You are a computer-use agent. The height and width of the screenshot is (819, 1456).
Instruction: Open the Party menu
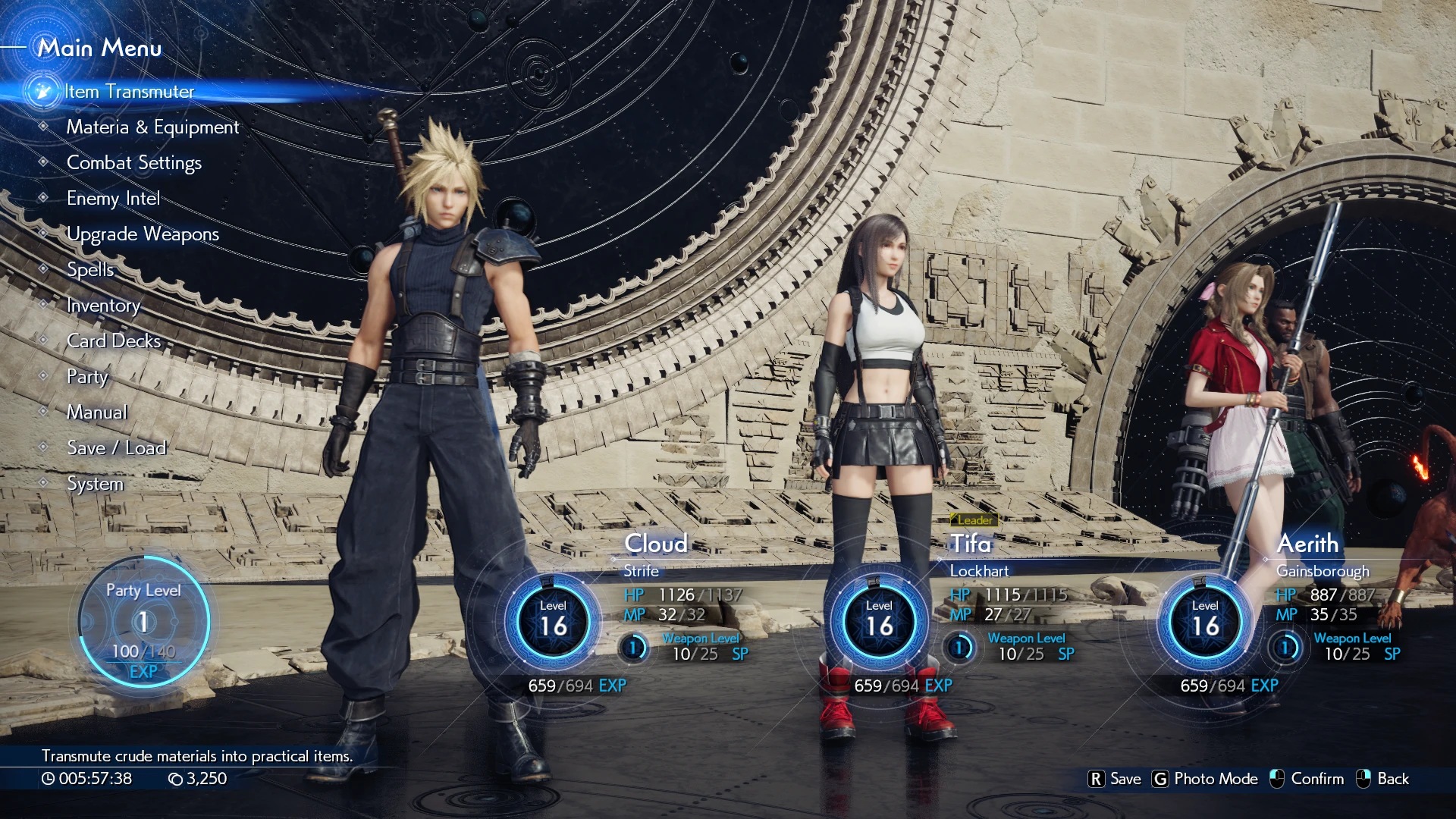pos(87,377)
